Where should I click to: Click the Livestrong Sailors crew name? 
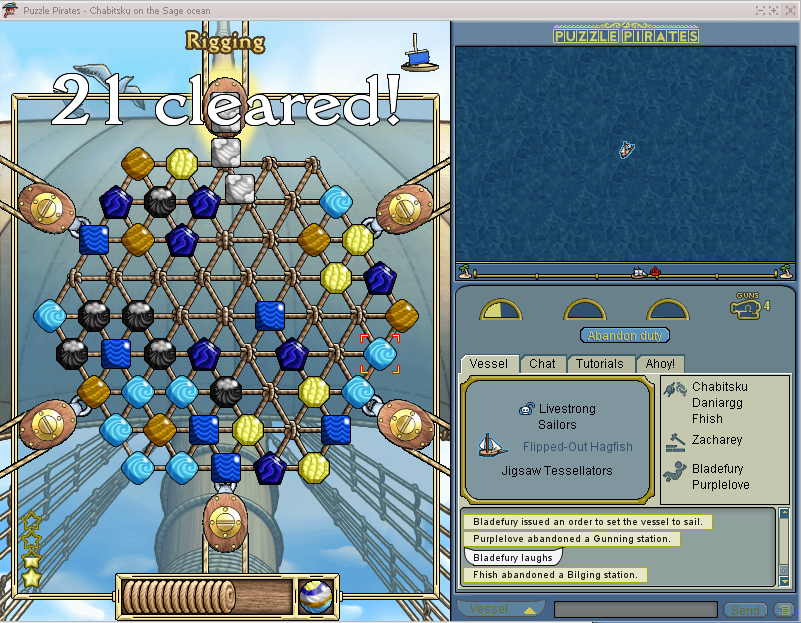tap(566, 416)
